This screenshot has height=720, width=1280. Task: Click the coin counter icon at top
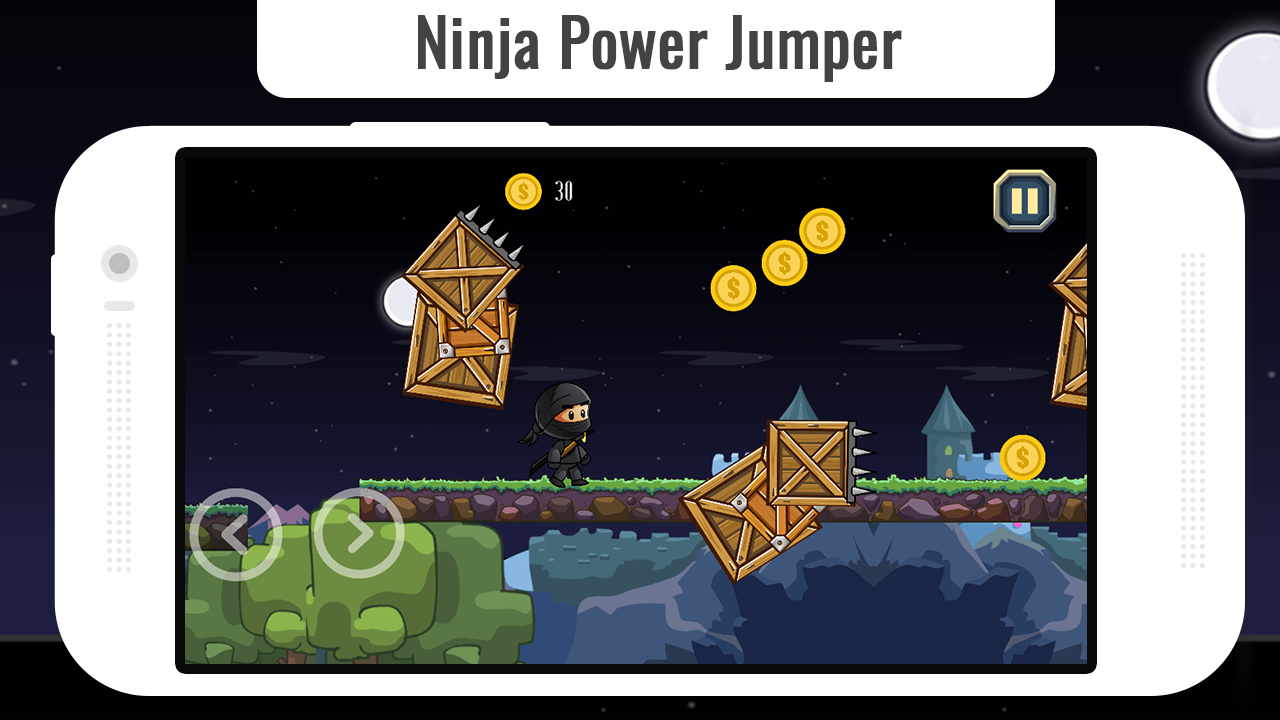[x=521, y=190]
